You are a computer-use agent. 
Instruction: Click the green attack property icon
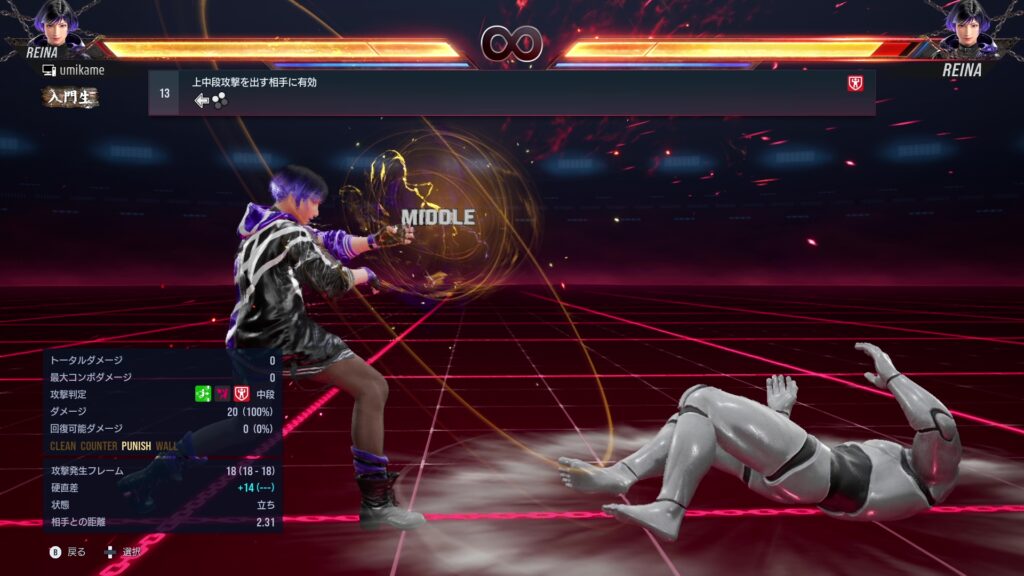(202, 394)
